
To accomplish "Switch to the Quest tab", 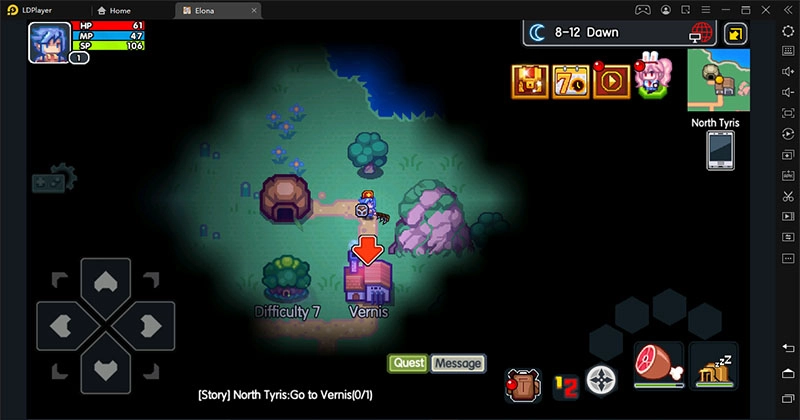I will point(408,363).
